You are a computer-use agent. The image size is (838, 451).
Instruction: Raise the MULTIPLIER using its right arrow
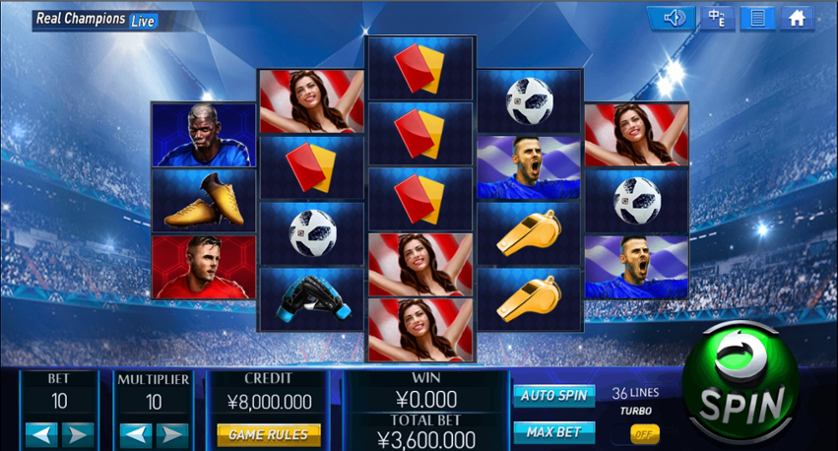pyautogui.click(x=172, y=434)
